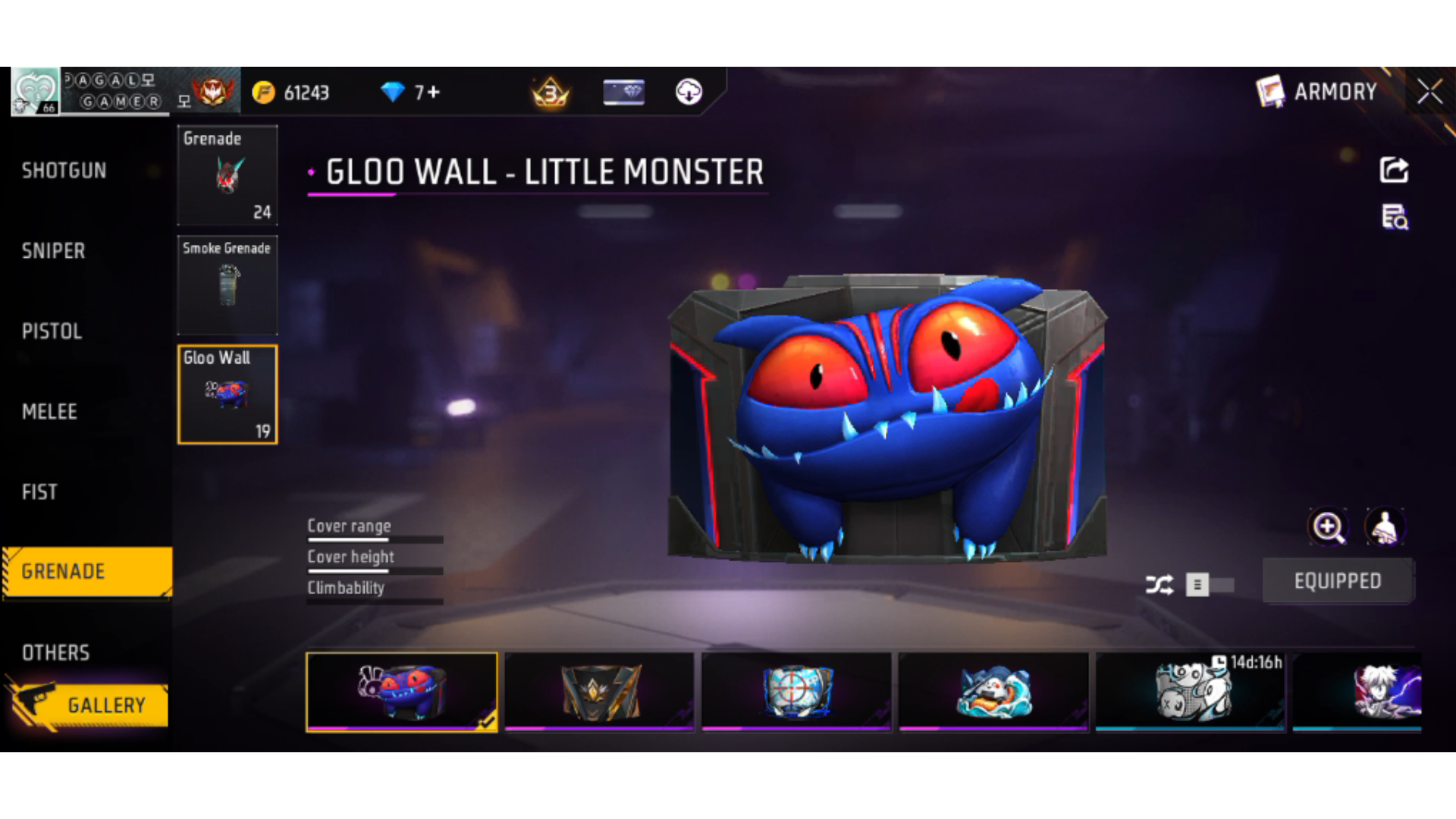Select the Little Monster gloo wall skin
1456x819 pixels.
[402, 692]
